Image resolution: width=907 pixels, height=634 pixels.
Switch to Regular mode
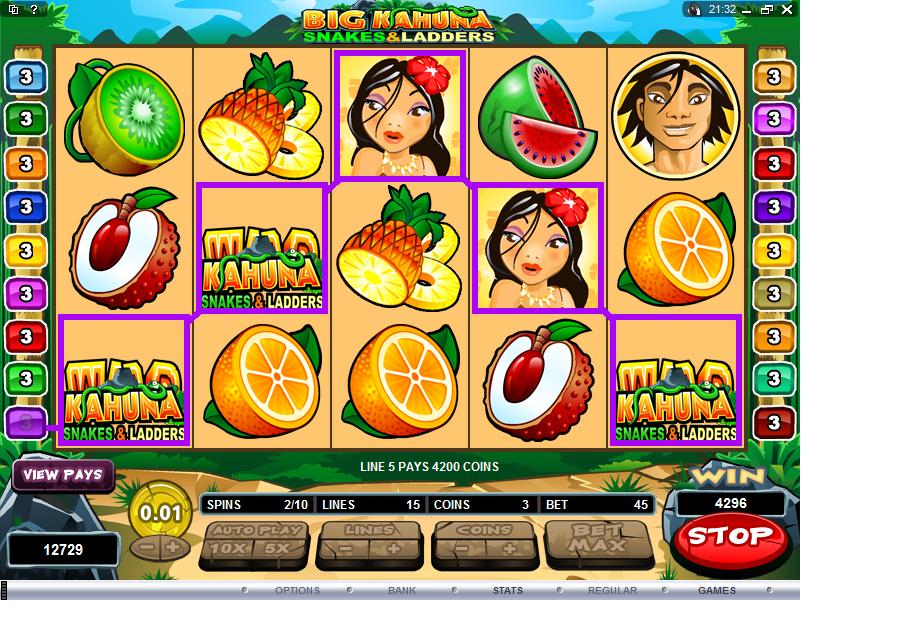tap(612, 591)
